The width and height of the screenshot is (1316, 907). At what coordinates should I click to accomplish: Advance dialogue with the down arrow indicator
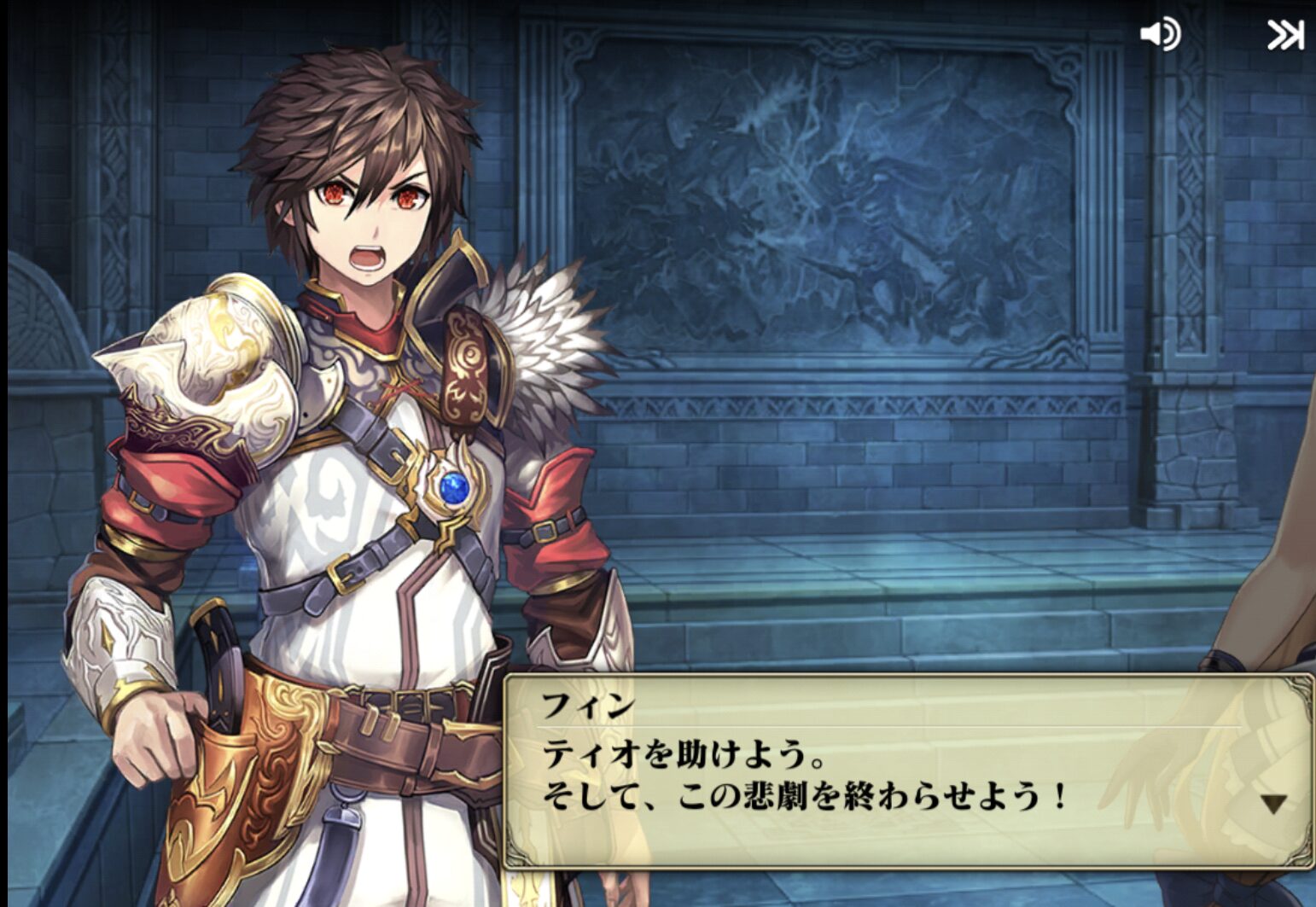coord(1273,803)
